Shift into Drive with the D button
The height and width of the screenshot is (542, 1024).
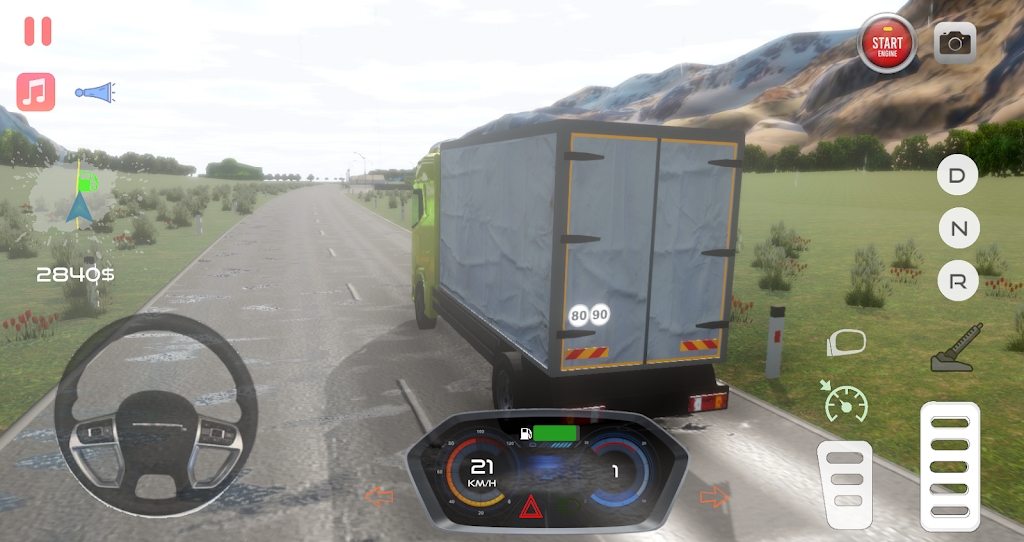coord(957,176)
